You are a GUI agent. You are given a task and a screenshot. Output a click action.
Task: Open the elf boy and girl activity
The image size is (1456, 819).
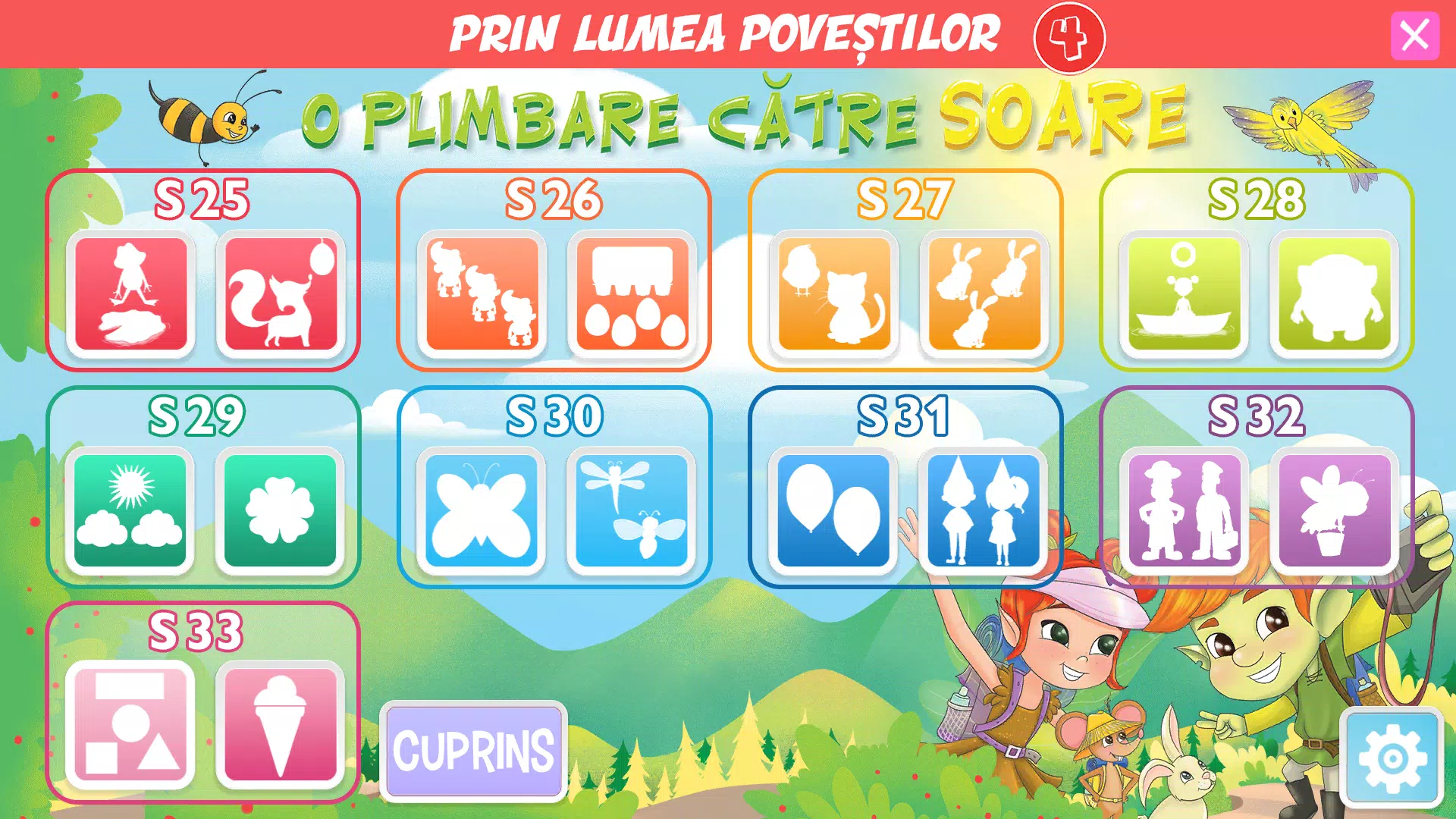tap(982, 510)
